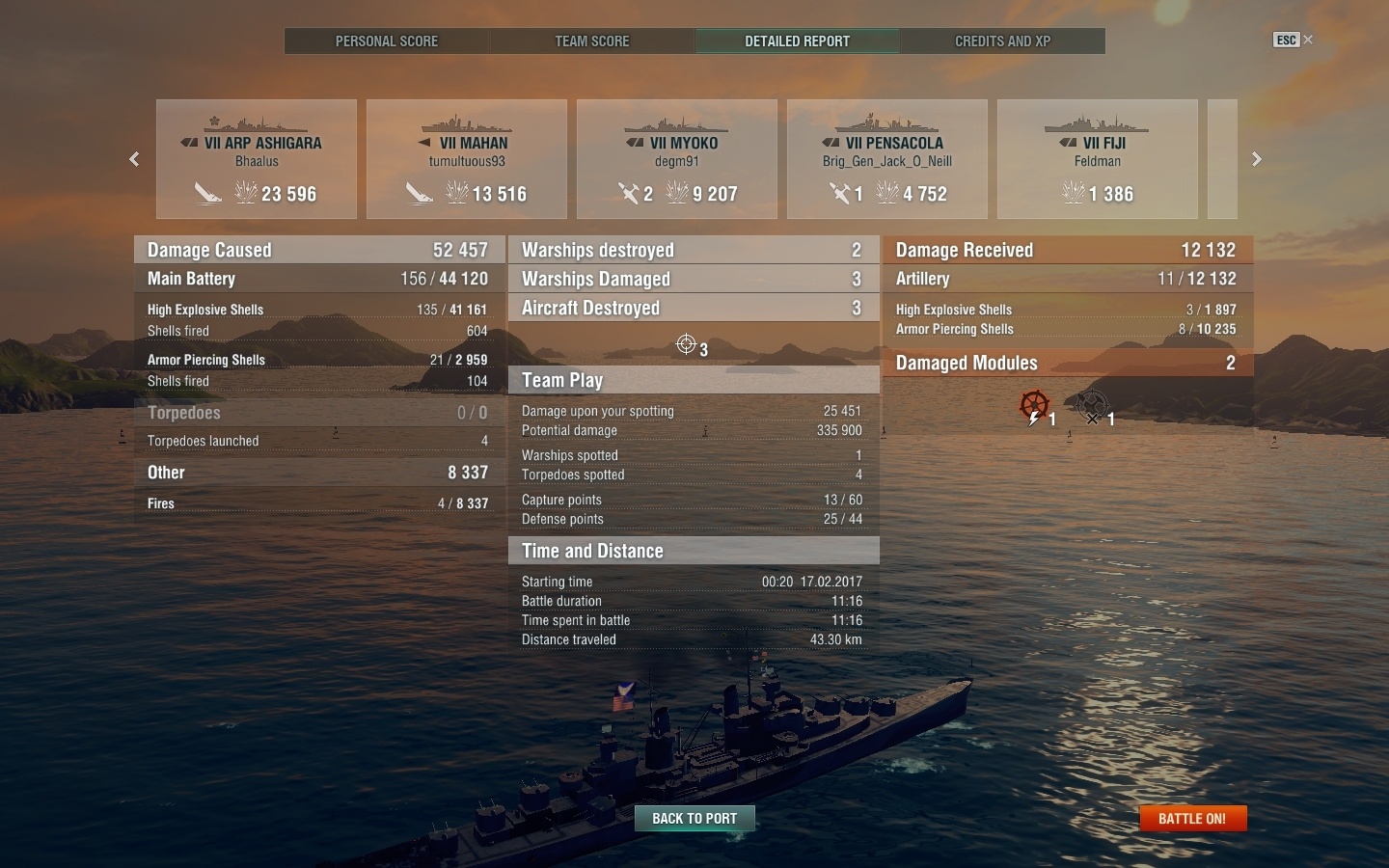Click the red steering wheel damaged module icon
The width and height of the screenshot is (1389, 868).
coord(1034,406)
